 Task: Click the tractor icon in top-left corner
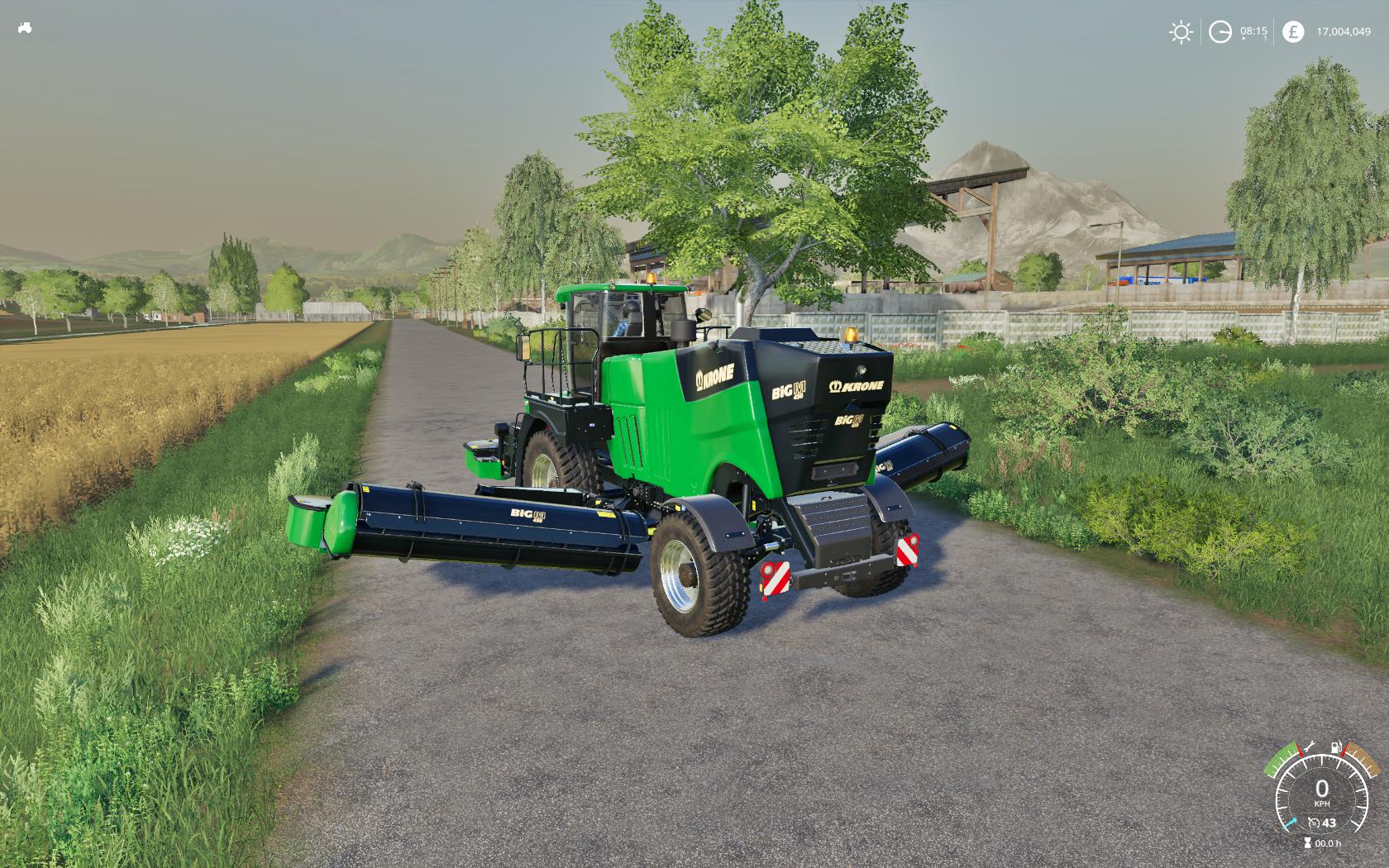coord(24,27)
